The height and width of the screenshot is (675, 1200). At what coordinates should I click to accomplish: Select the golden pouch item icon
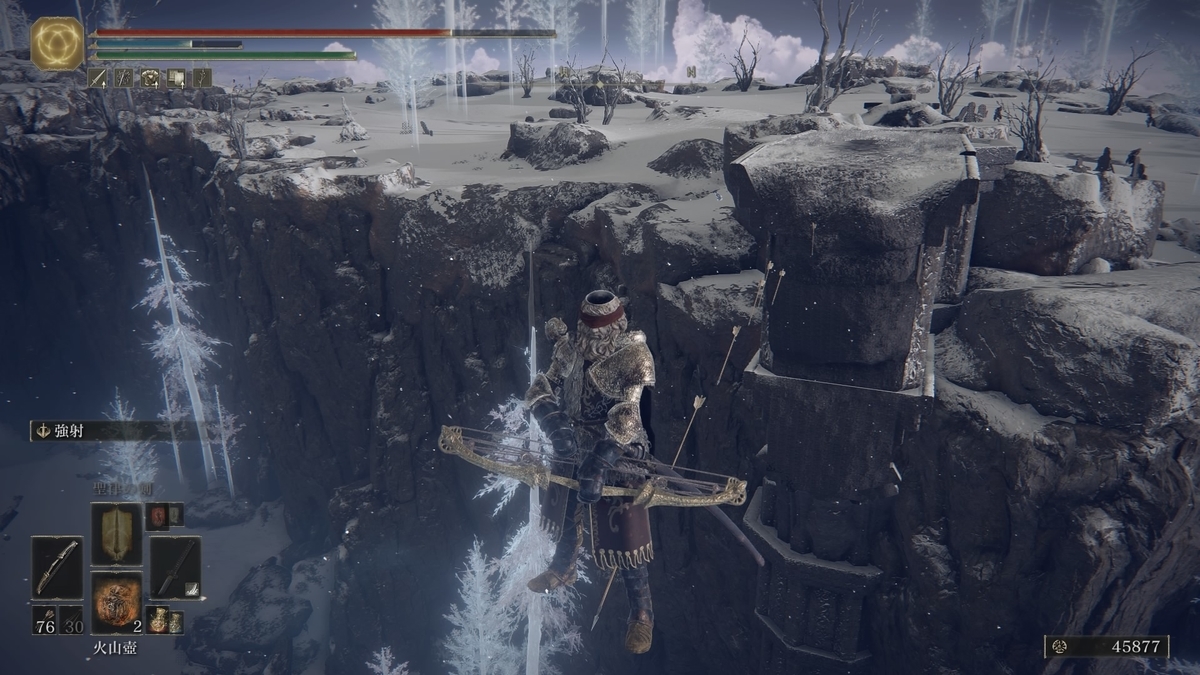point(157,620)
